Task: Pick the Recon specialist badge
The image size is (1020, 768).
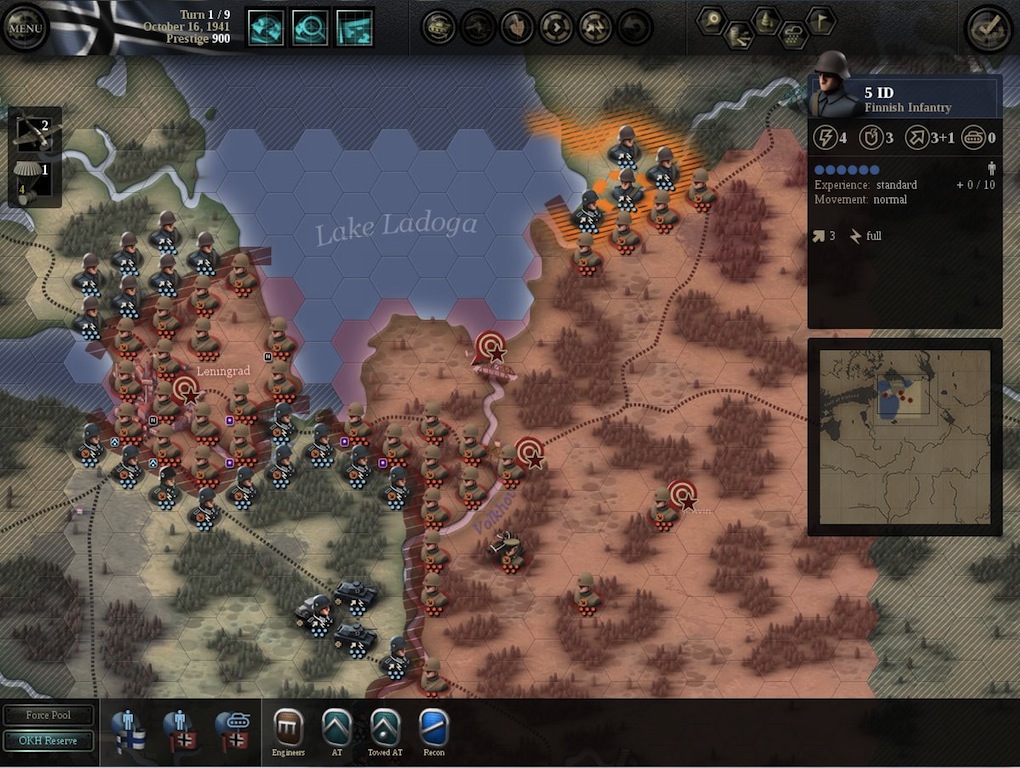Action: coord(434,727)
